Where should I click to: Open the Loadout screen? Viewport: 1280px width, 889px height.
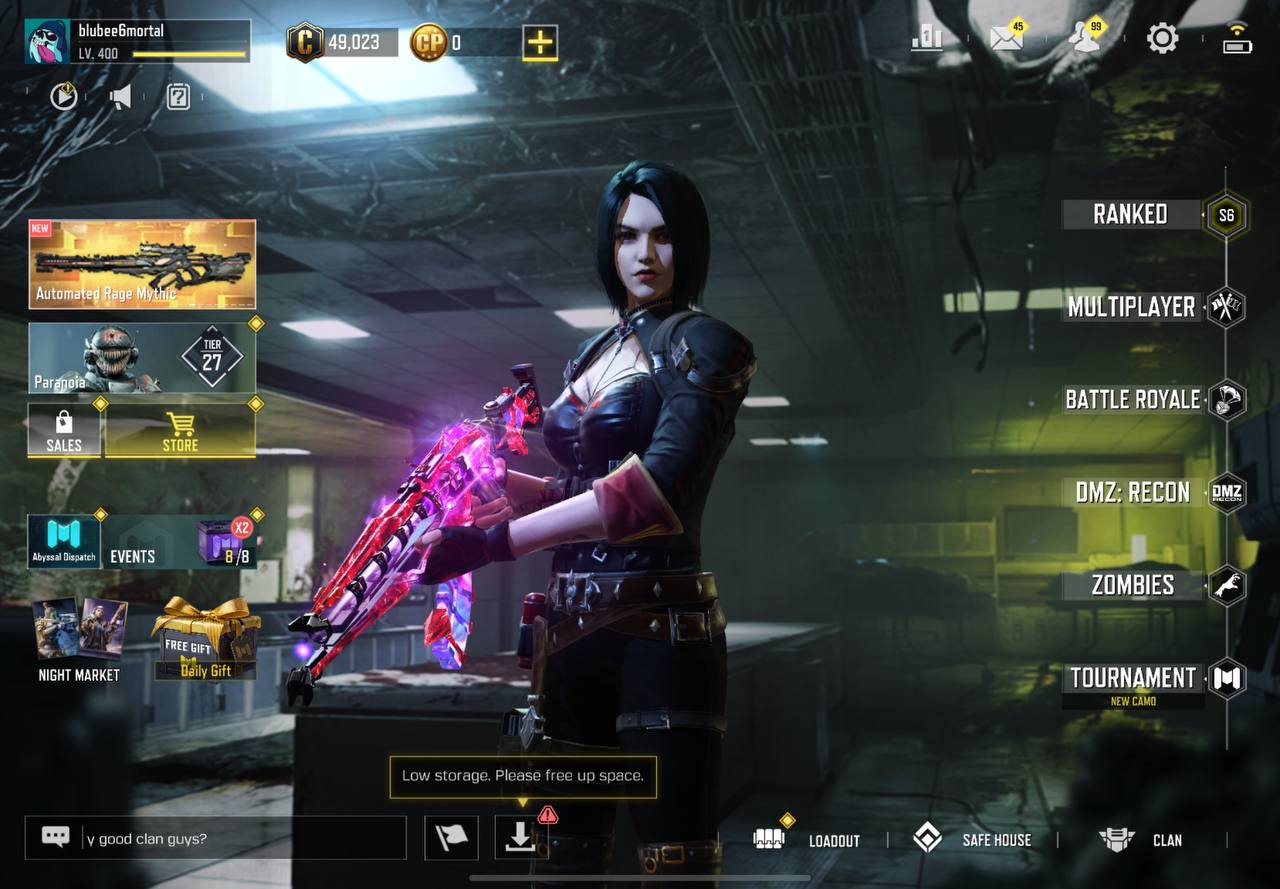808,840
